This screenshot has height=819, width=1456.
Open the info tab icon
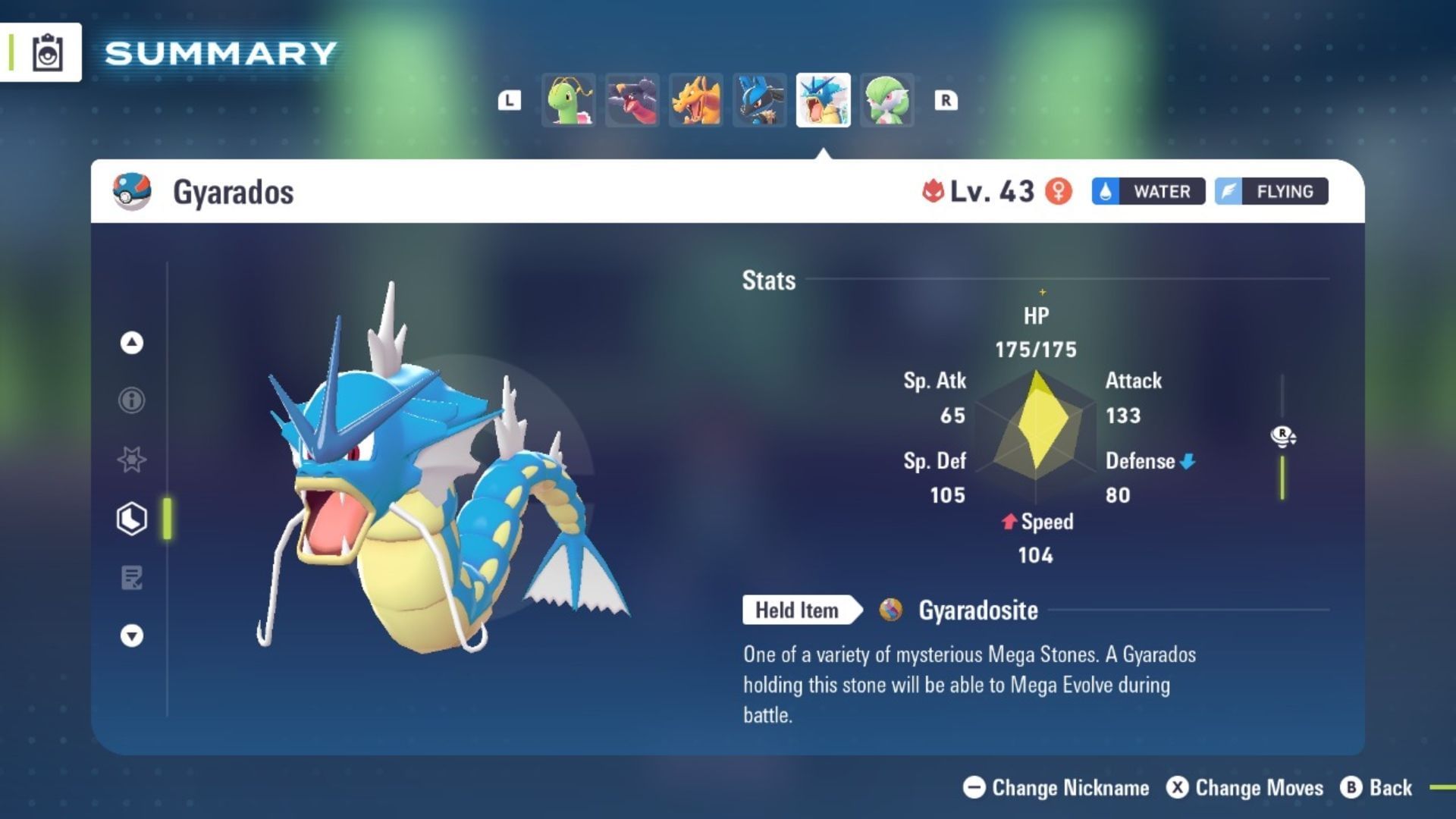[132, 400]
